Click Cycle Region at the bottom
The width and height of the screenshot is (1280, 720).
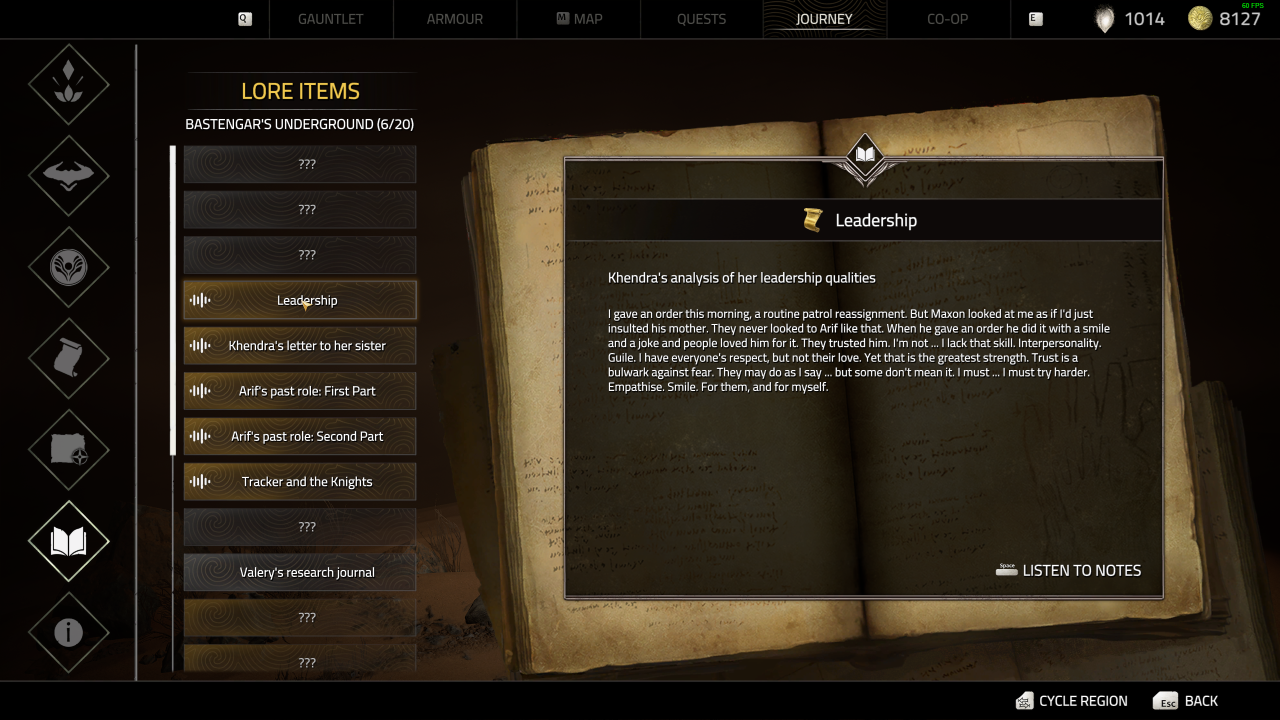[x=1071, y=701]
